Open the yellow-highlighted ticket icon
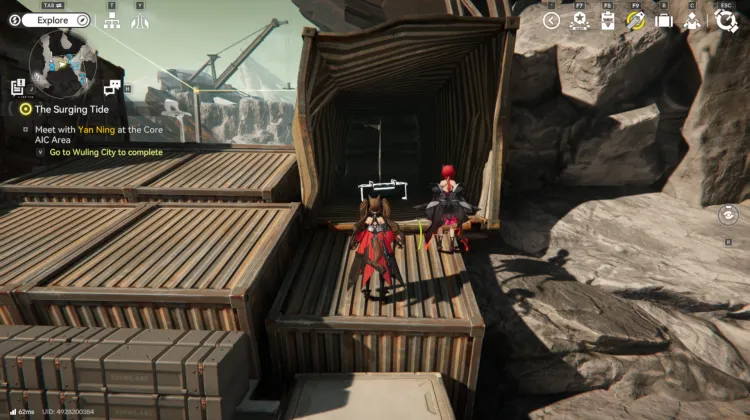The height and width of the screenshot is (420, 750). (635, 20)
